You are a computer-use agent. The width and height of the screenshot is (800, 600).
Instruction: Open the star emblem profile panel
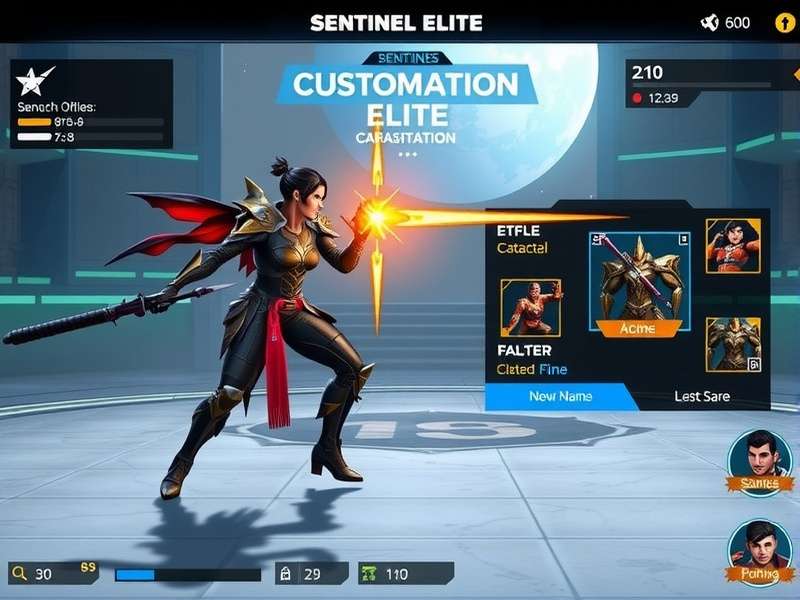point(32,82)
